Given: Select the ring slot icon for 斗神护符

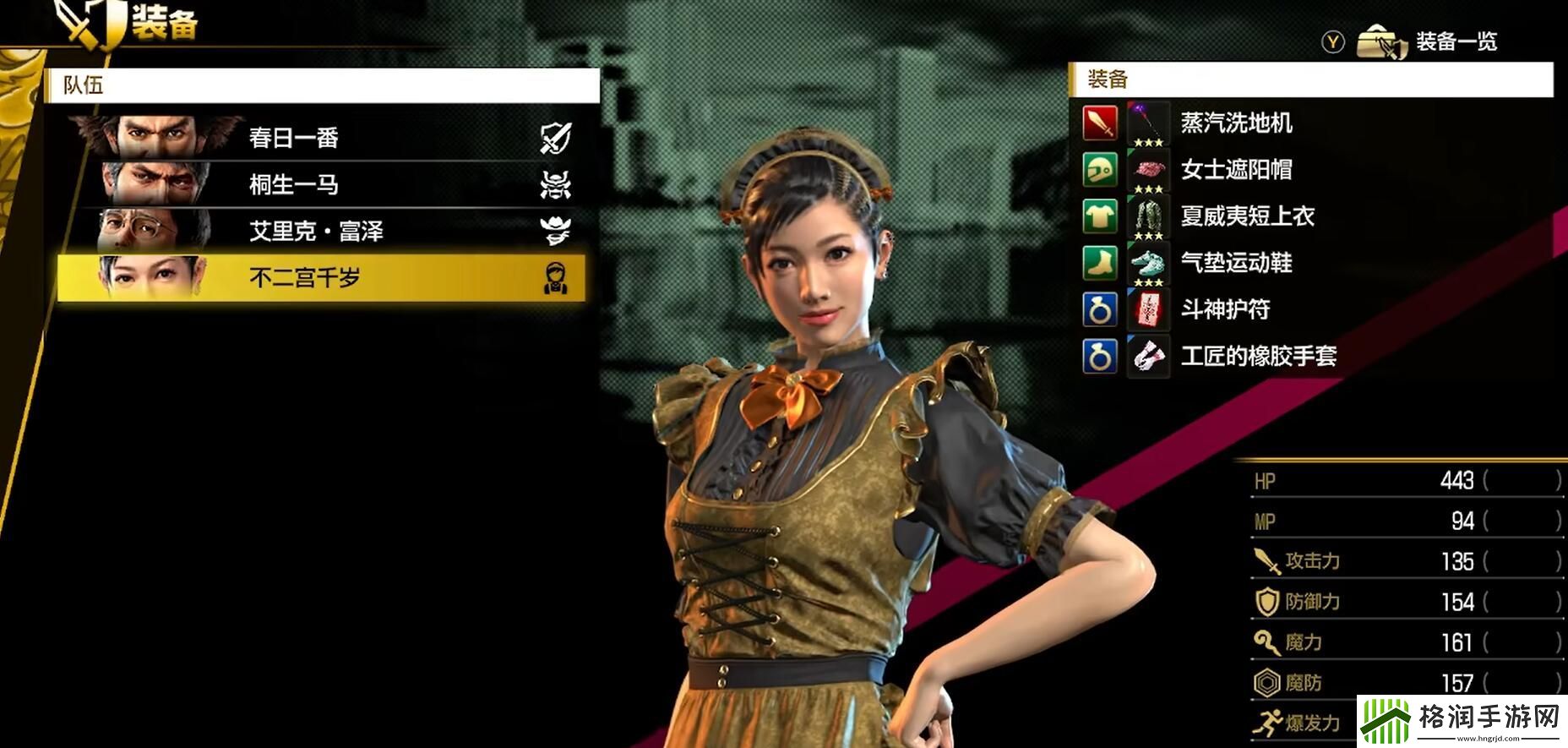Looking at the screenshot, I should [1099, 309].
